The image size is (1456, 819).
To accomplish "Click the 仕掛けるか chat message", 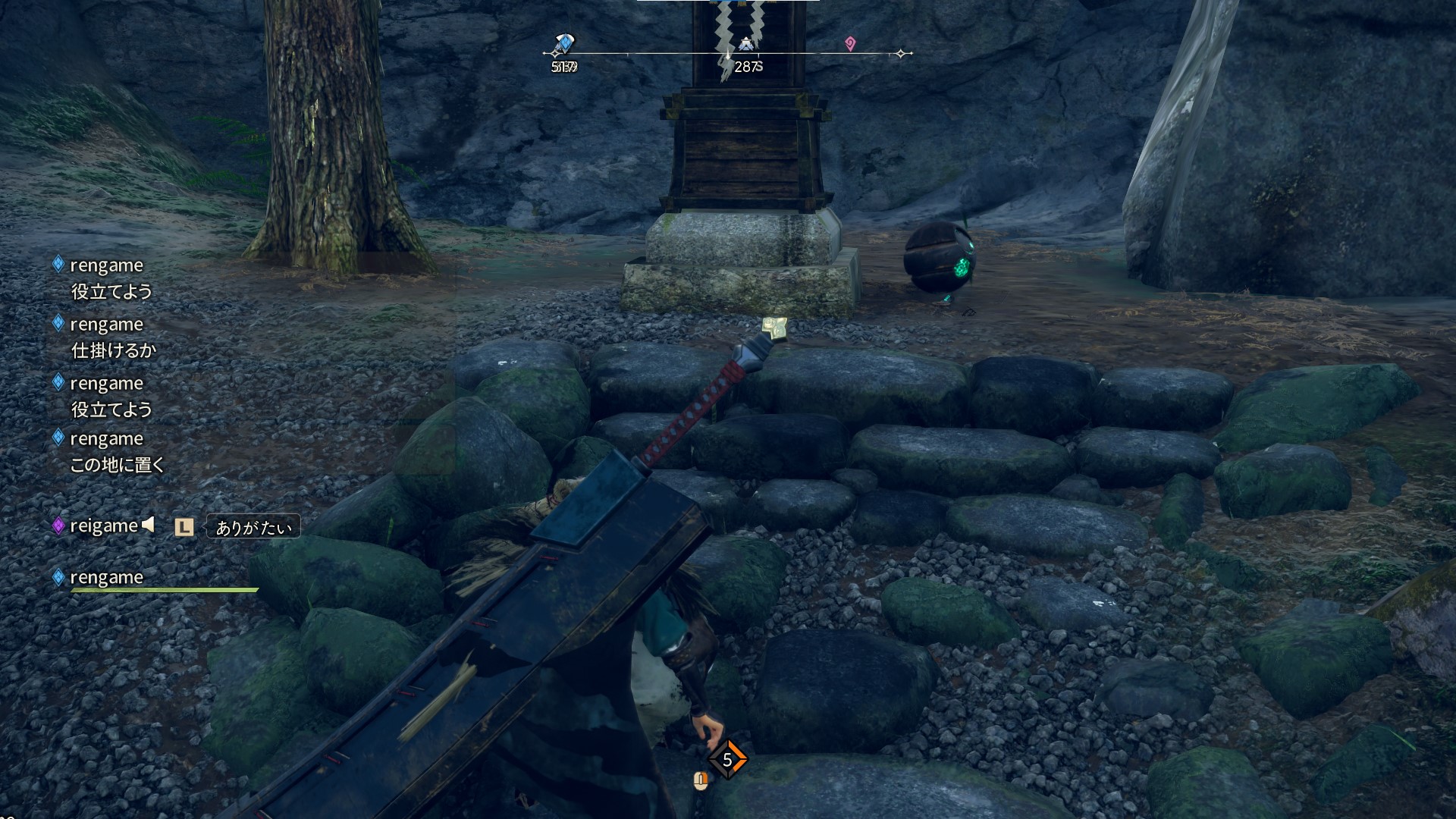I will 113,350.
